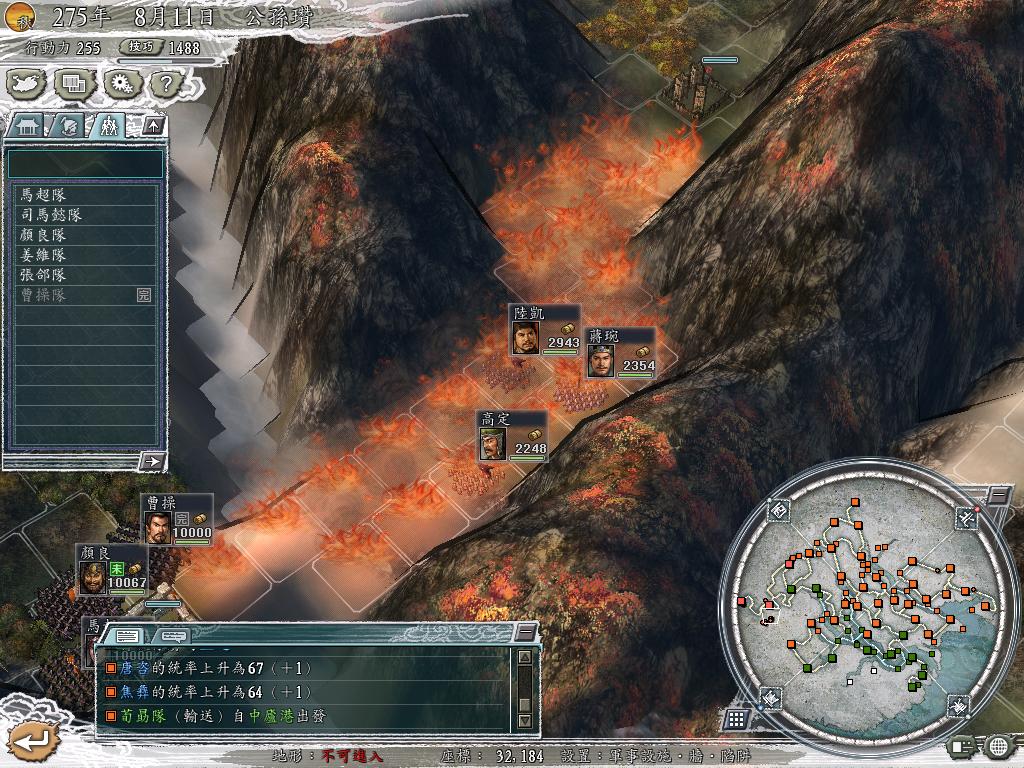Viewport: 1024px width, 768px height.
Task: Switch to the officer helmet list tab
Action: pyautogui.click(x=67, y=126)
